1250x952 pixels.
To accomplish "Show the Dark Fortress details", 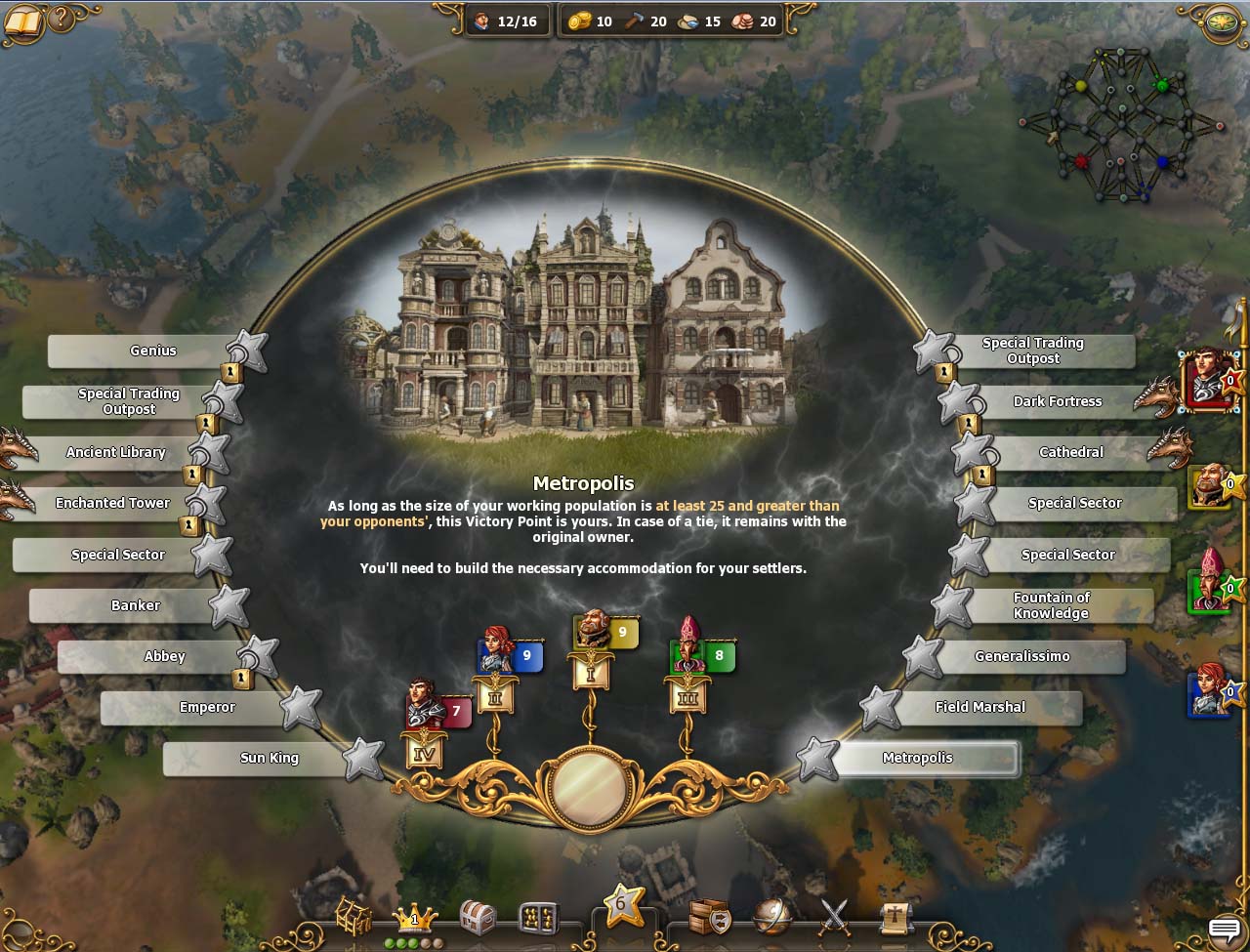I will click(1057, 402).
